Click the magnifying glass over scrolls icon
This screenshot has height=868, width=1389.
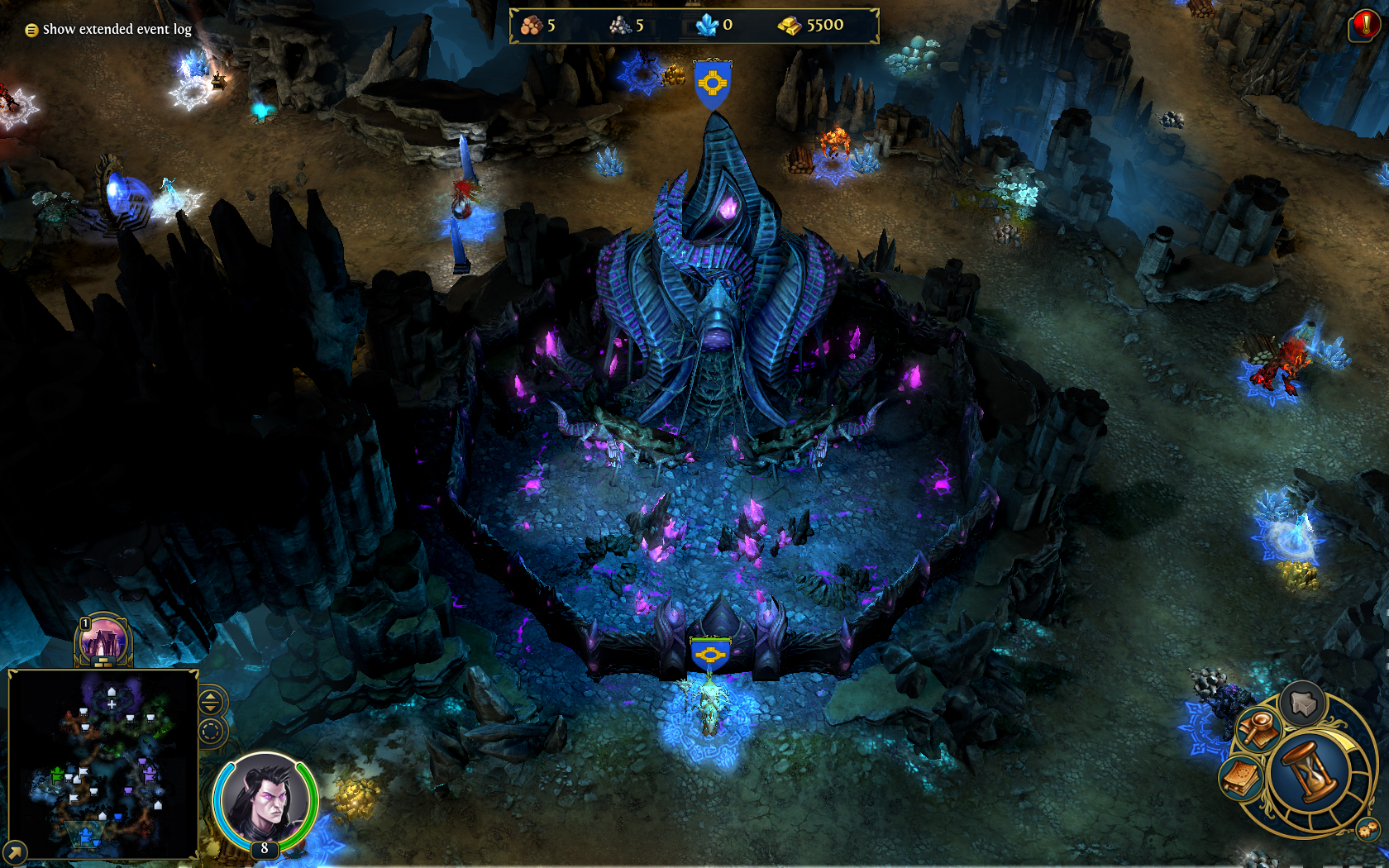click(1259, 729)
